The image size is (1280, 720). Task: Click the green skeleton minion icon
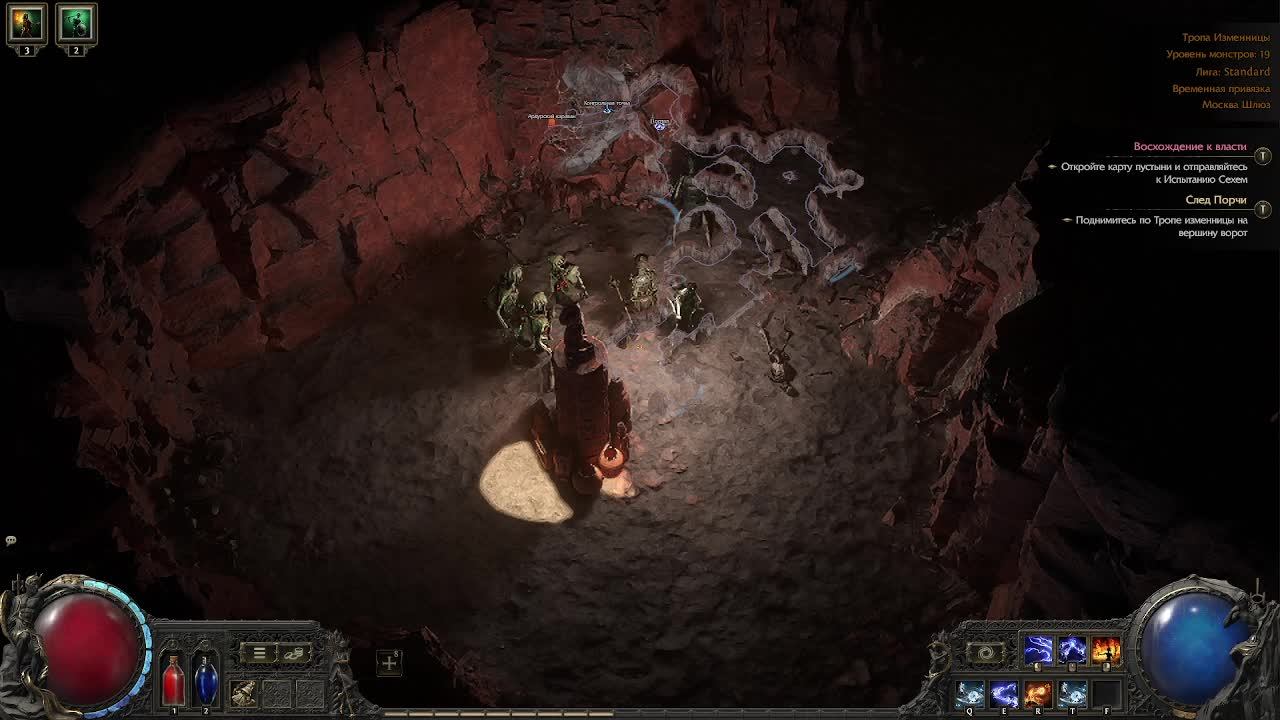click(x=76, y=23)
